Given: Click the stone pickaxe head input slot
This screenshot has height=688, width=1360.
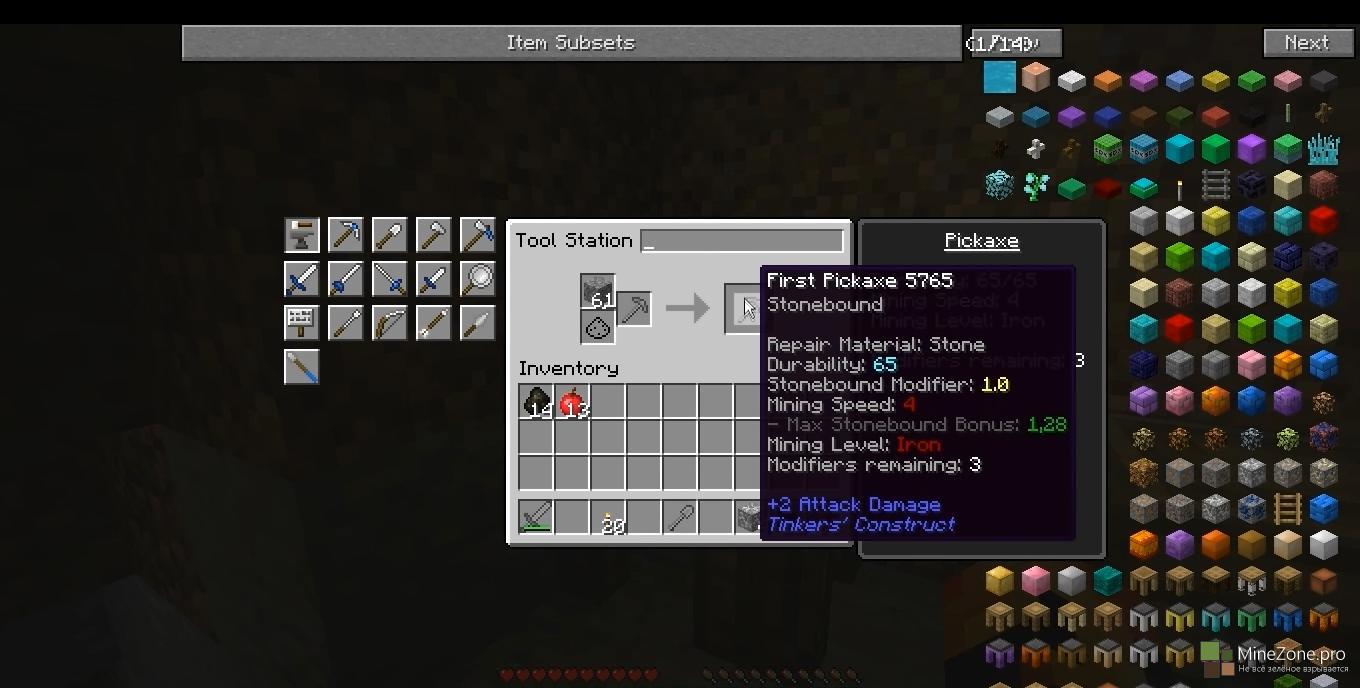Looking at the screenshot, I should (598, 292).
